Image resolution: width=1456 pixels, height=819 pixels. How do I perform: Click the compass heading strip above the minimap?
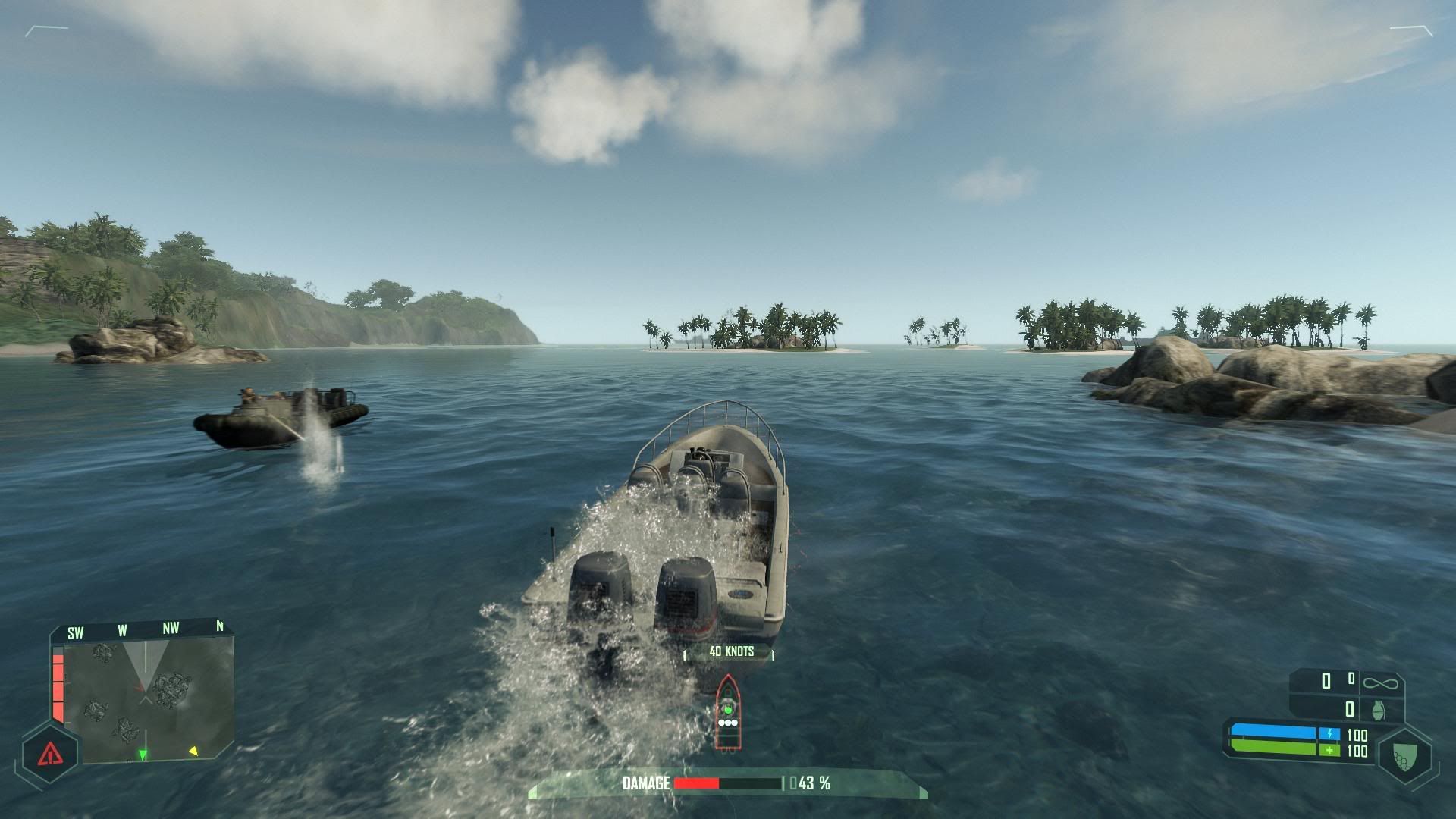[x=144, y=629]
